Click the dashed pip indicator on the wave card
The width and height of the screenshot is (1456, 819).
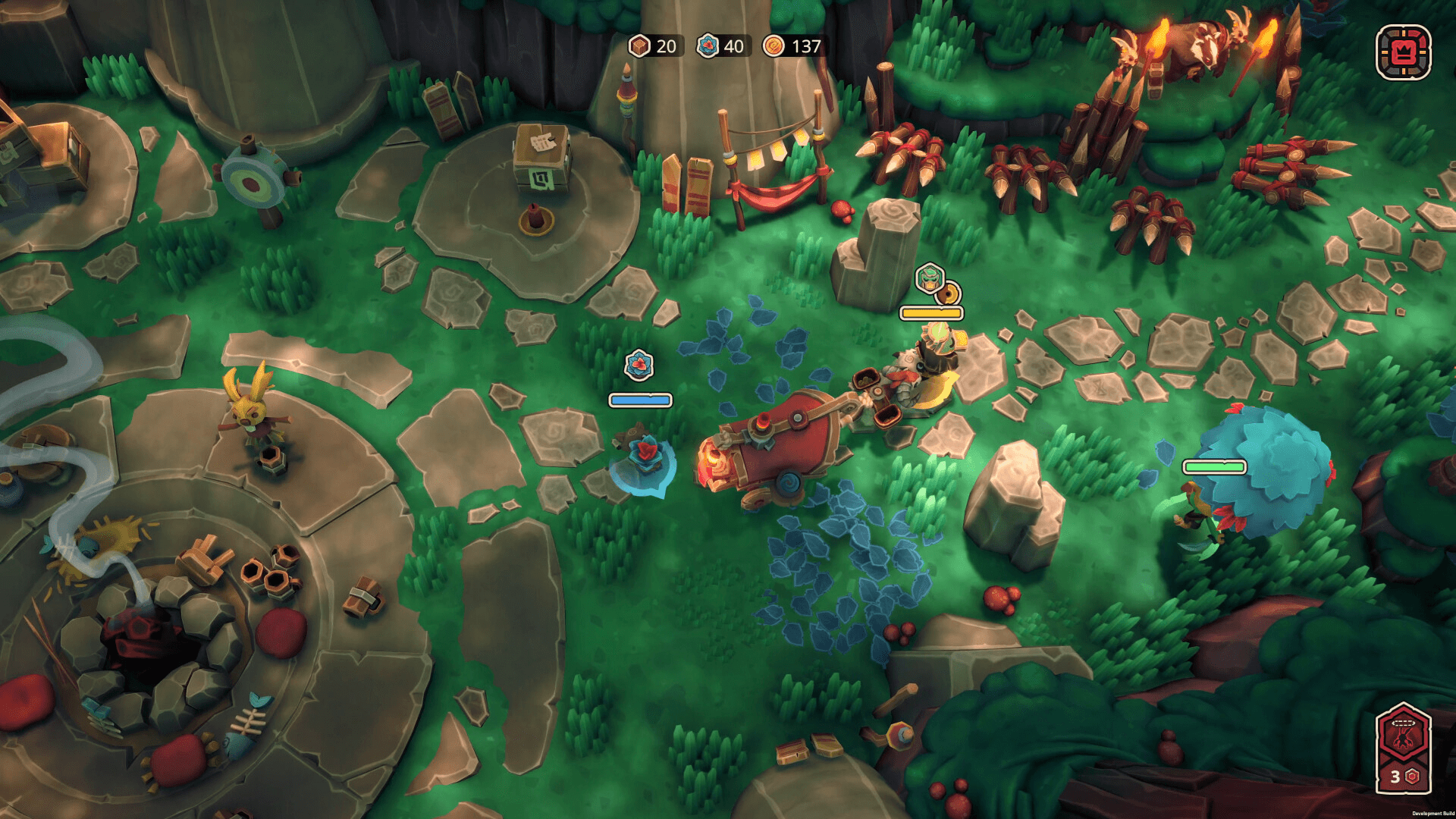[x=1403, y=722]
